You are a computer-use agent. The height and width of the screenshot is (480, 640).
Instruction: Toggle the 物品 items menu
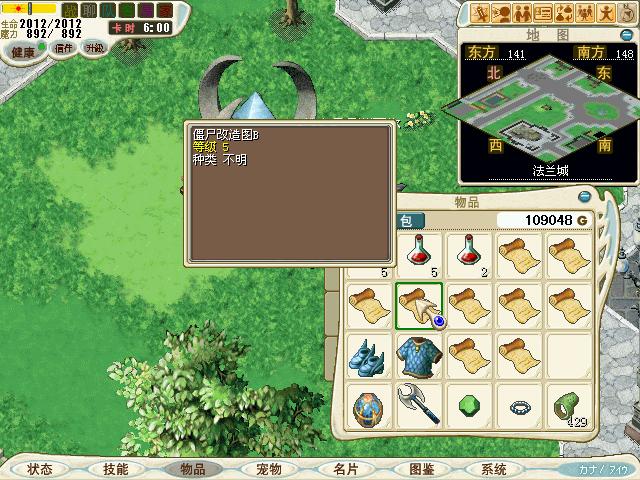tap(191, 469)
